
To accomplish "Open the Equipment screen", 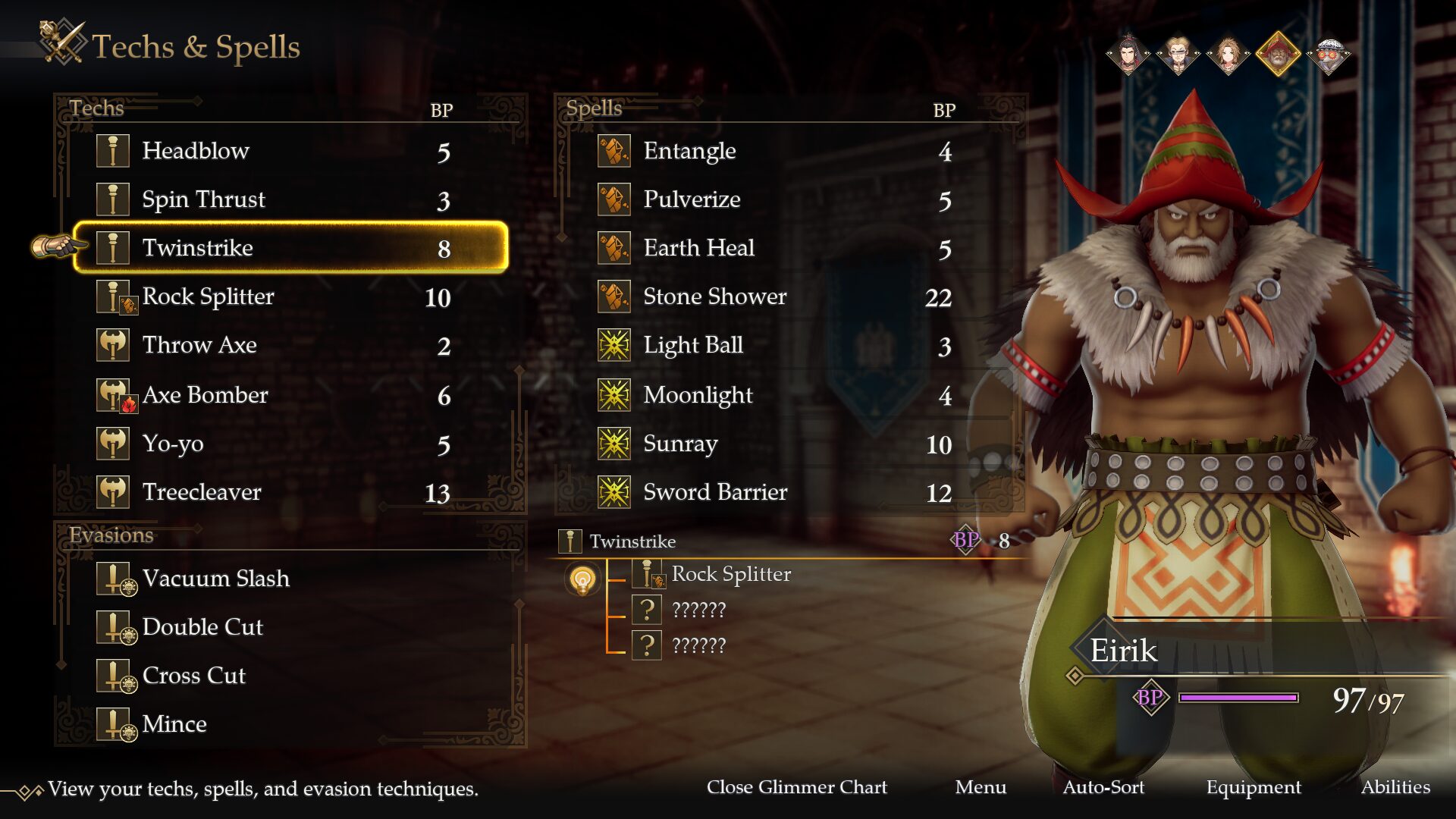I will point(1254,787).
